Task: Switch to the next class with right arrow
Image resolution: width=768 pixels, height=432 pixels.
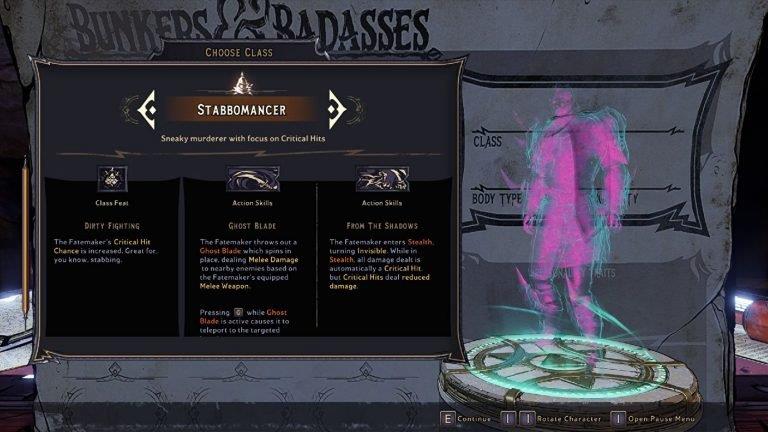Action: tap(336, 107)
